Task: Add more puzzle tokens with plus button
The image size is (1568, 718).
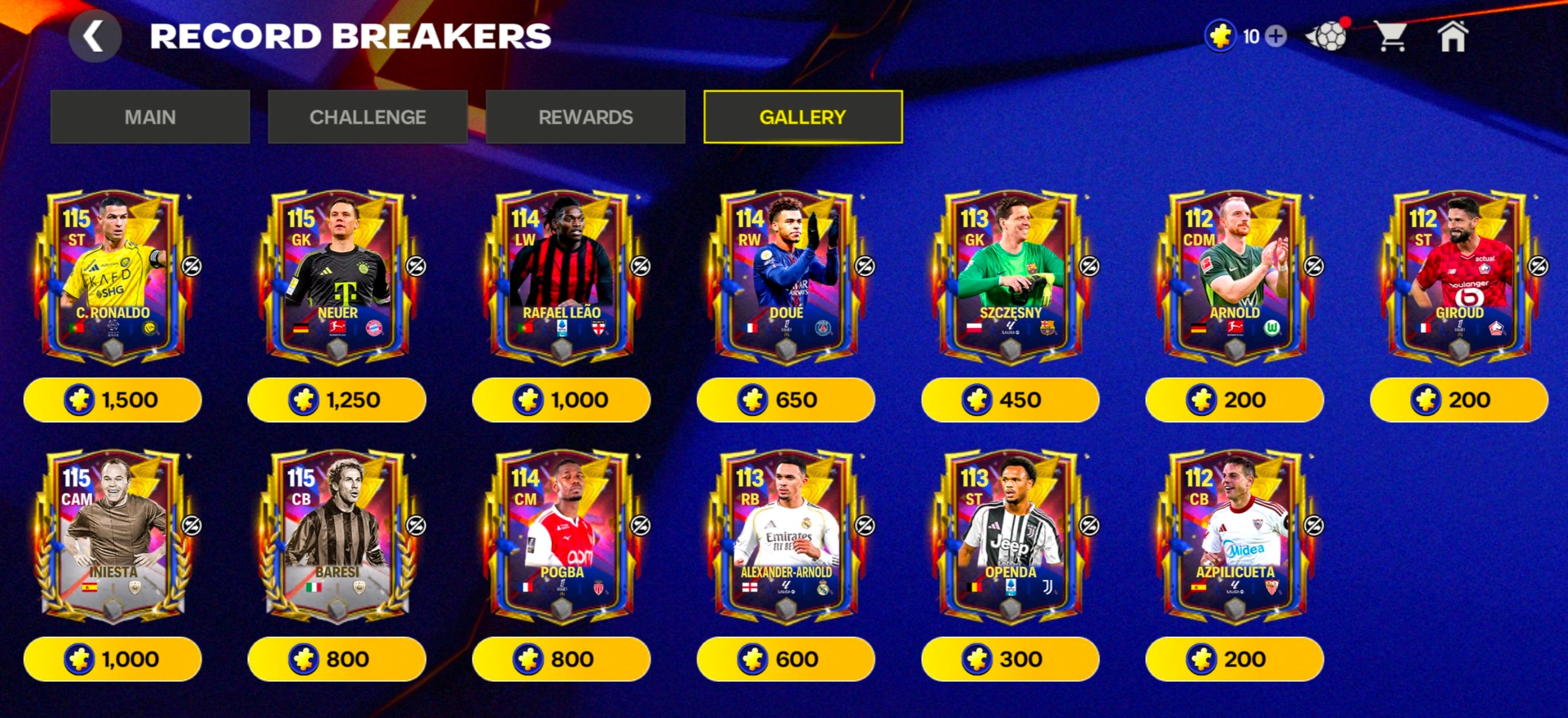Action: coord(1276,36)
